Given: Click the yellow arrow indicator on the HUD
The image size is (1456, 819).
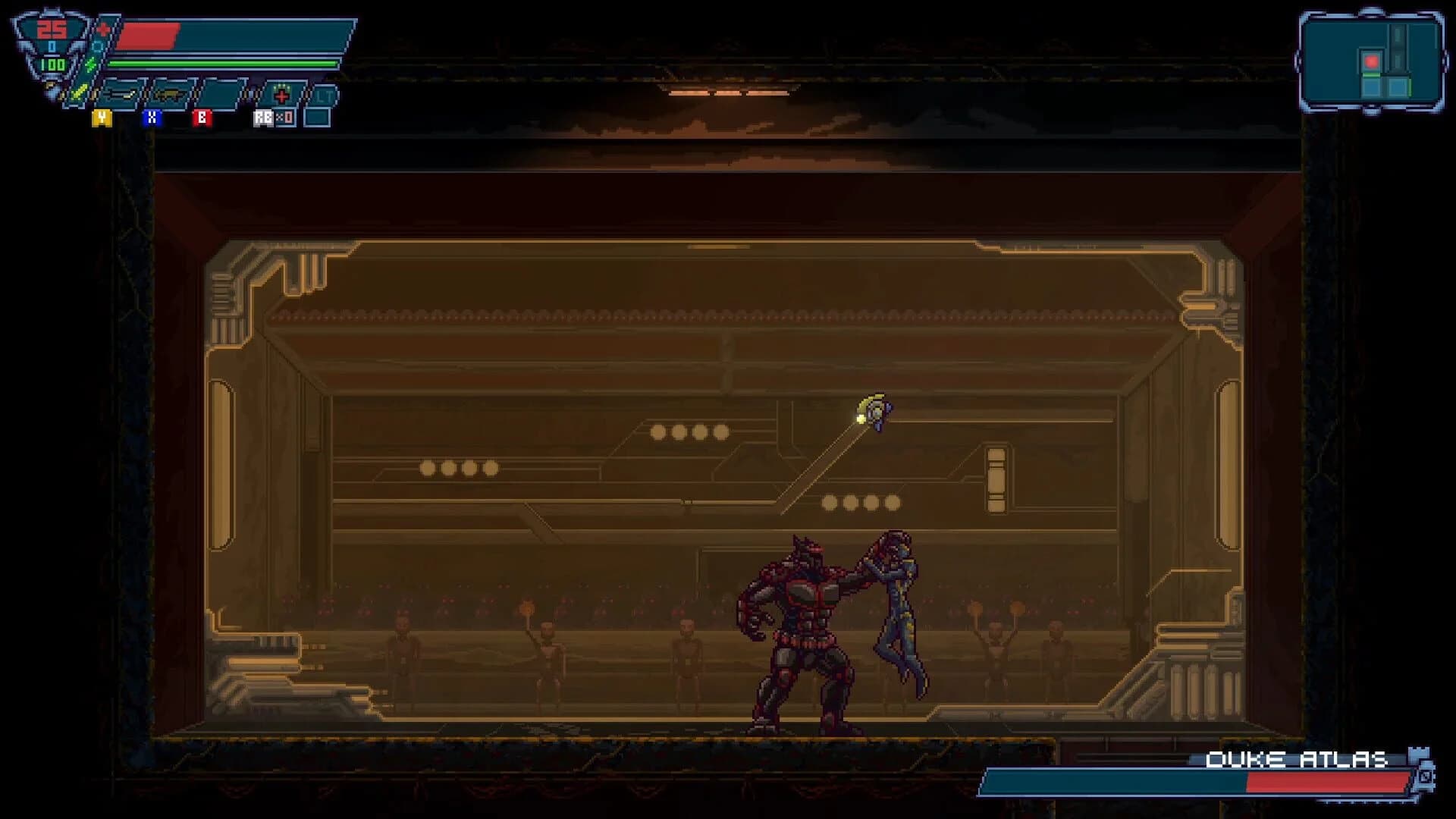Looking at the screenshot, I should [79, 93].
